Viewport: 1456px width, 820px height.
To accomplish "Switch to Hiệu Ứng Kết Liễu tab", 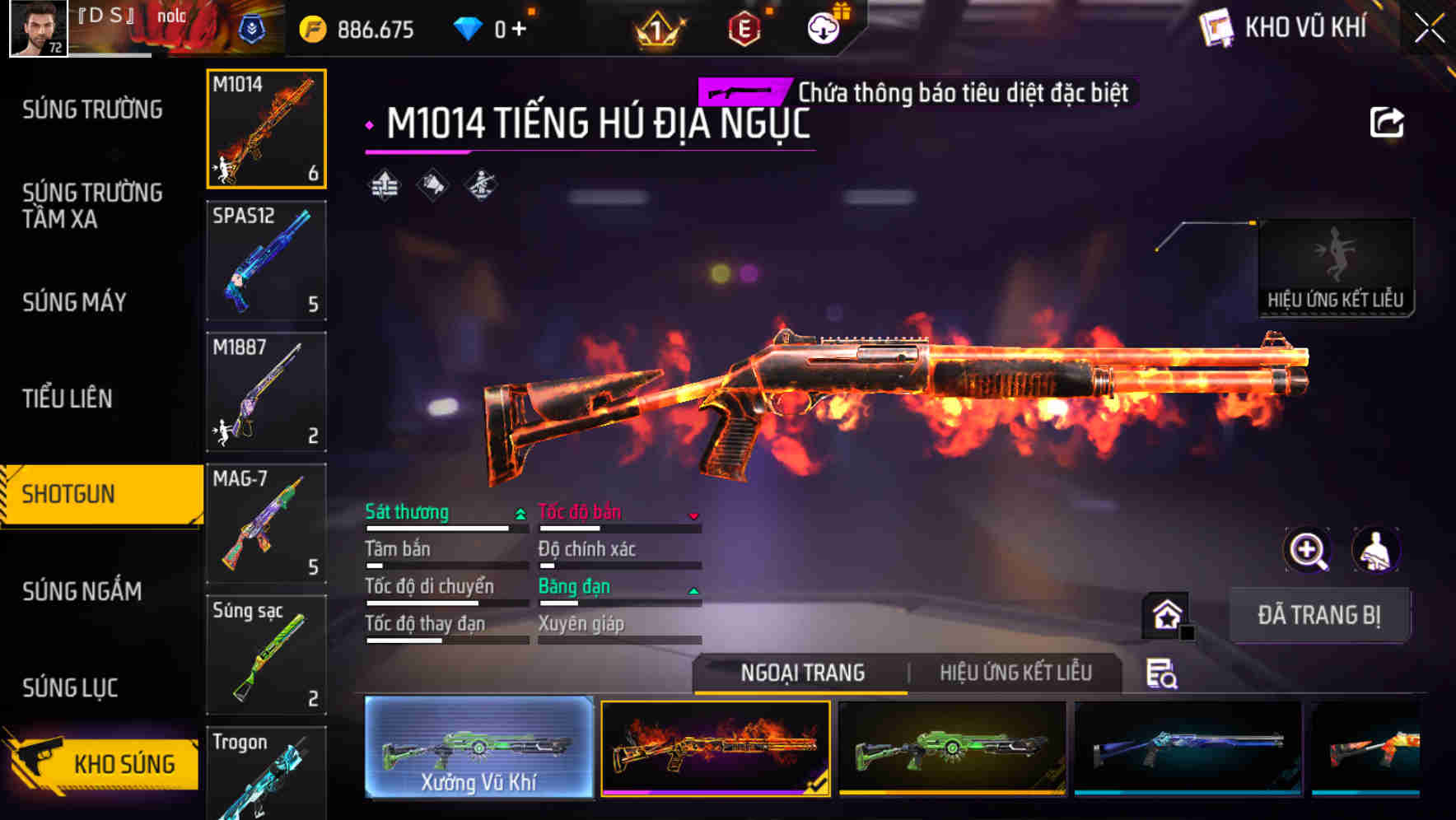I will click(x=1015, y=673).
